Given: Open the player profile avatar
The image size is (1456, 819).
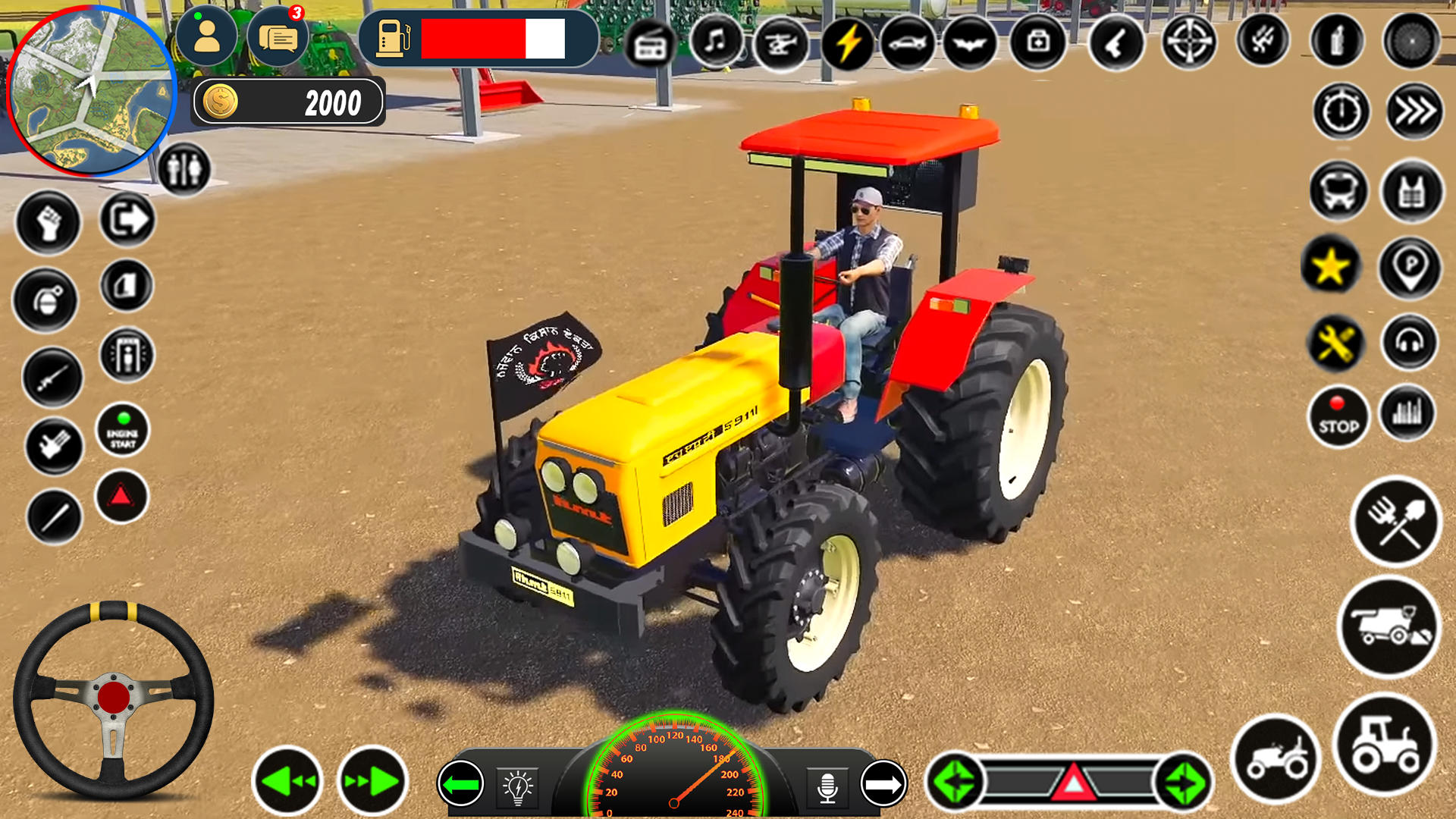Looking at the screenshot, I should (x=206, y=38).
